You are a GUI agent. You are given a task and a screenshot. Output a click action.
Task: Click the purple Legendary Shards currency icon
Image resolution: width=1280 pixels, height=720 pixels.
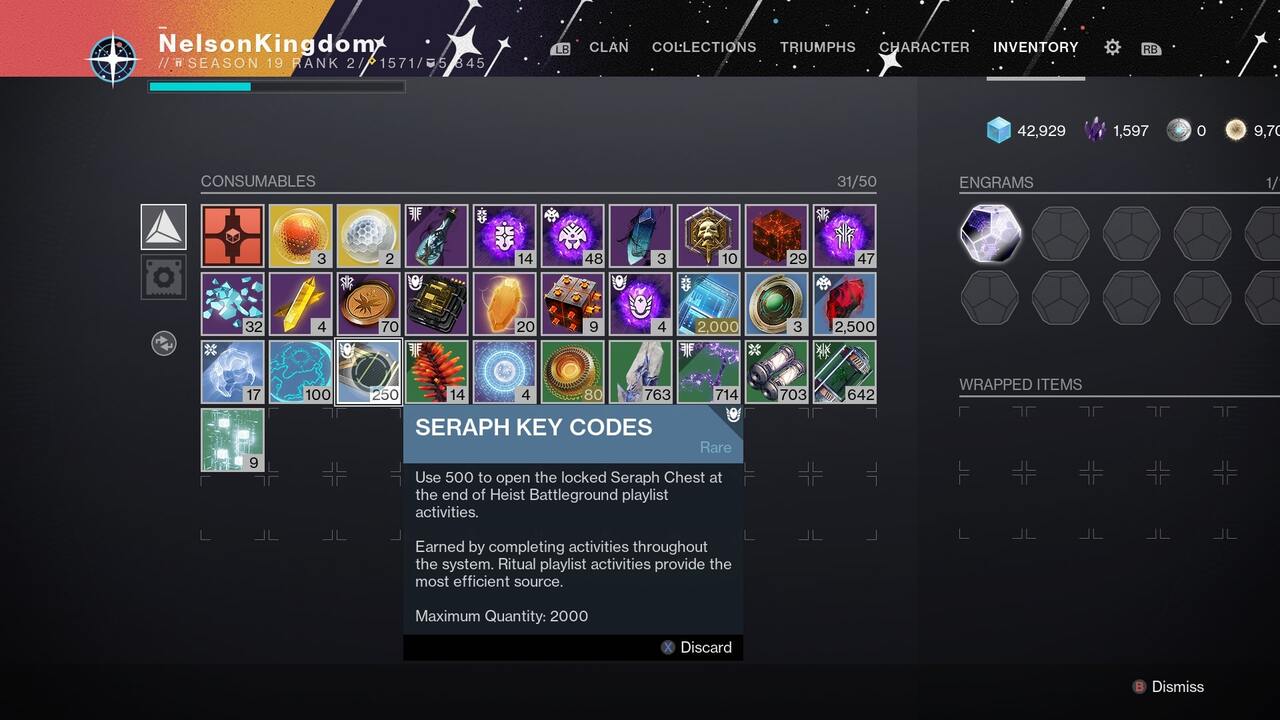pyautogui.click(x=1093, y=130)
